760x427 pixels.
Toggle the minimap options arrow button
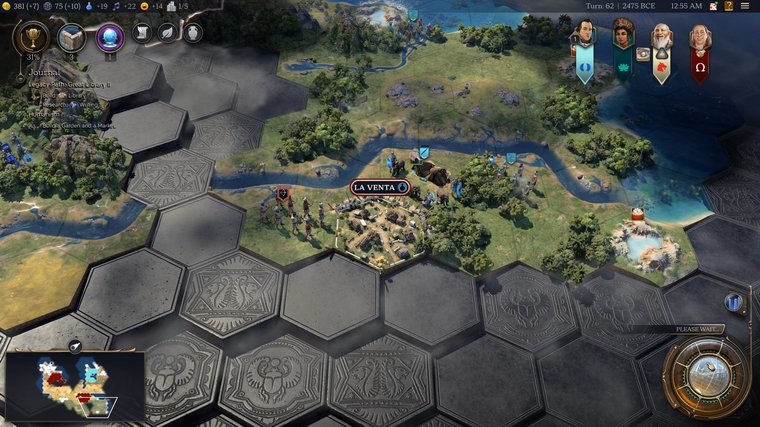(75, 346)
